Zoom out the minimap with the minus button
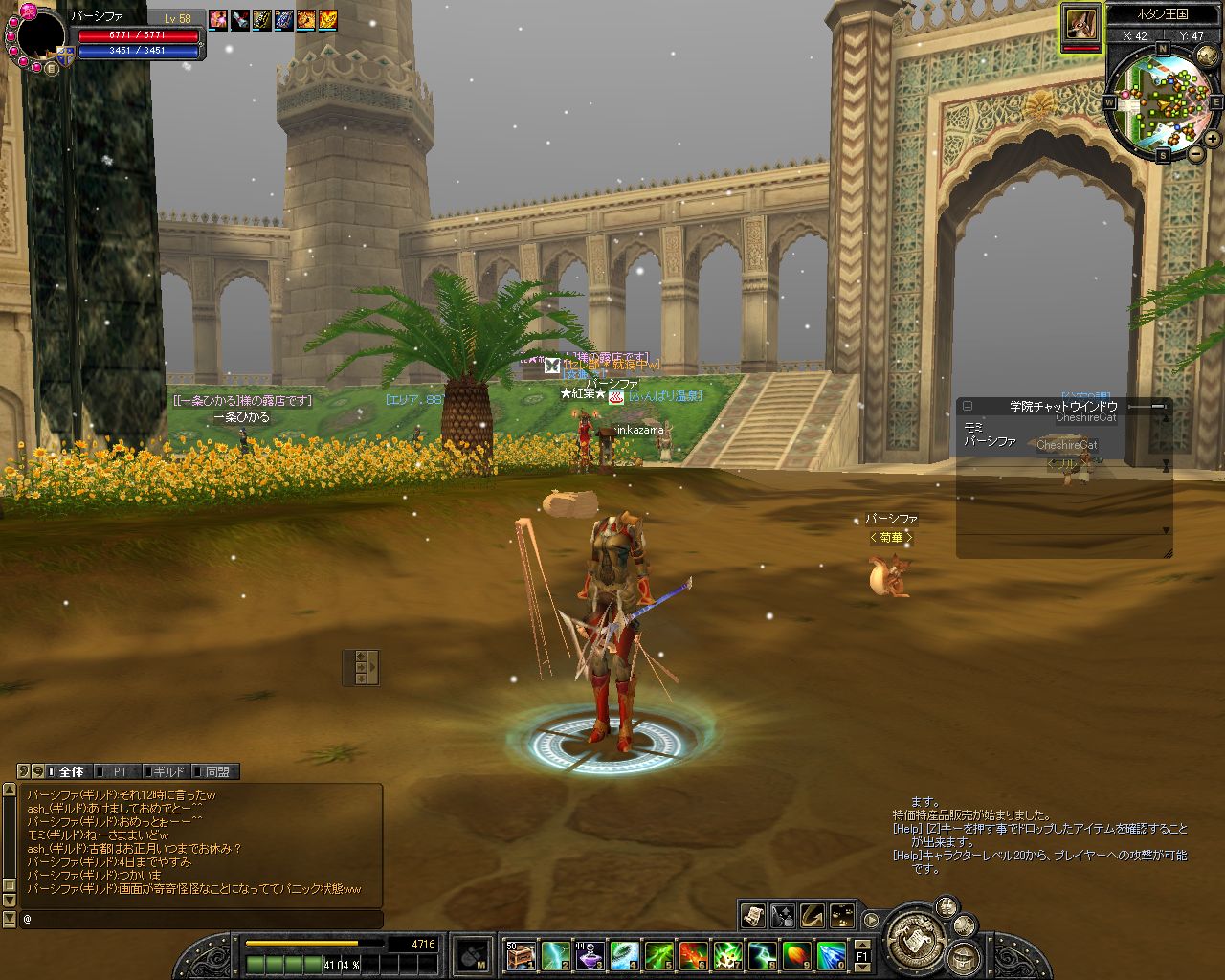The image size is (1225, 980). (1196, 153)
